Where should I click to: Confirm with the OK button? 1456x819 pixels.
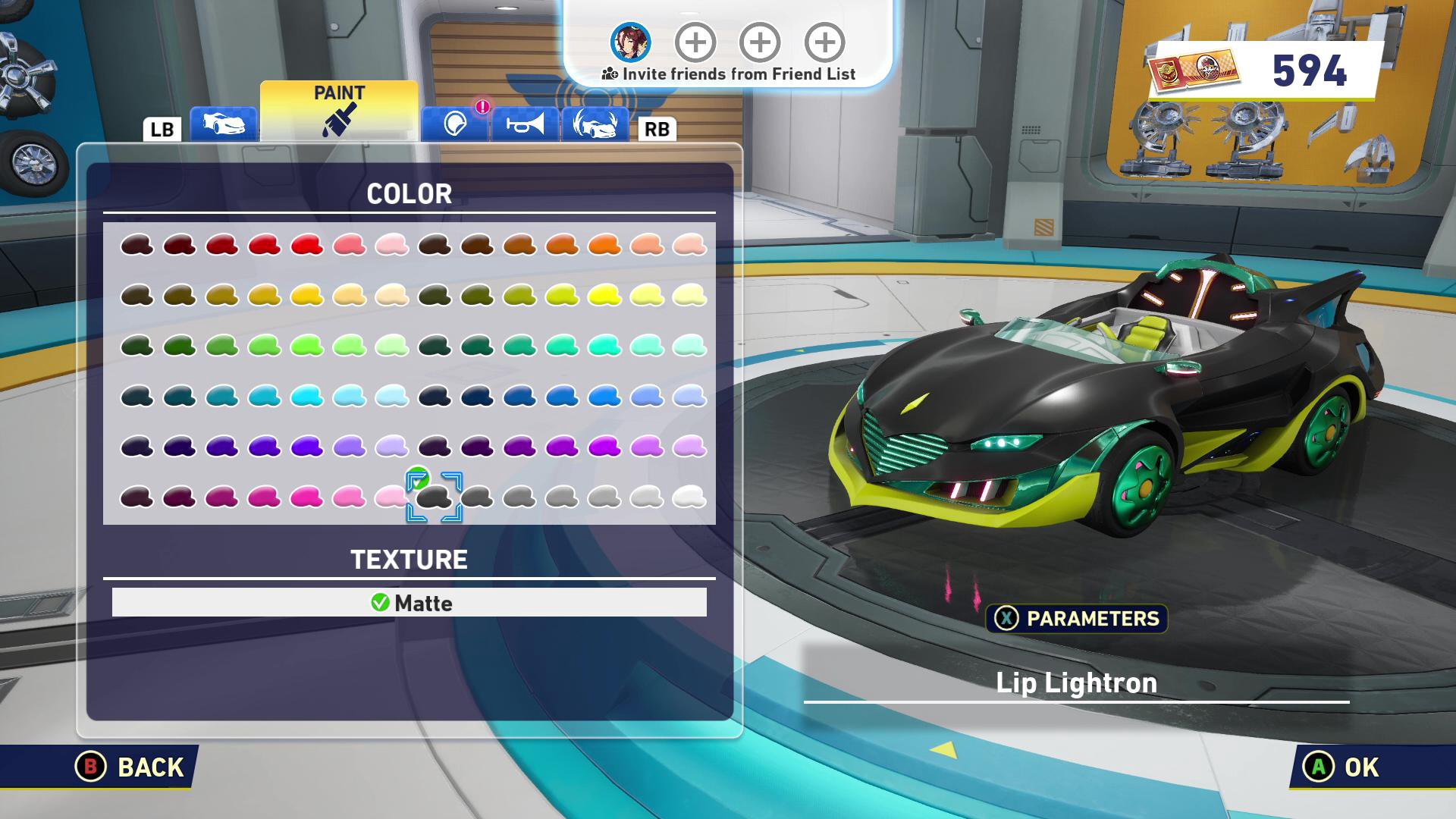pos(1341,767)
